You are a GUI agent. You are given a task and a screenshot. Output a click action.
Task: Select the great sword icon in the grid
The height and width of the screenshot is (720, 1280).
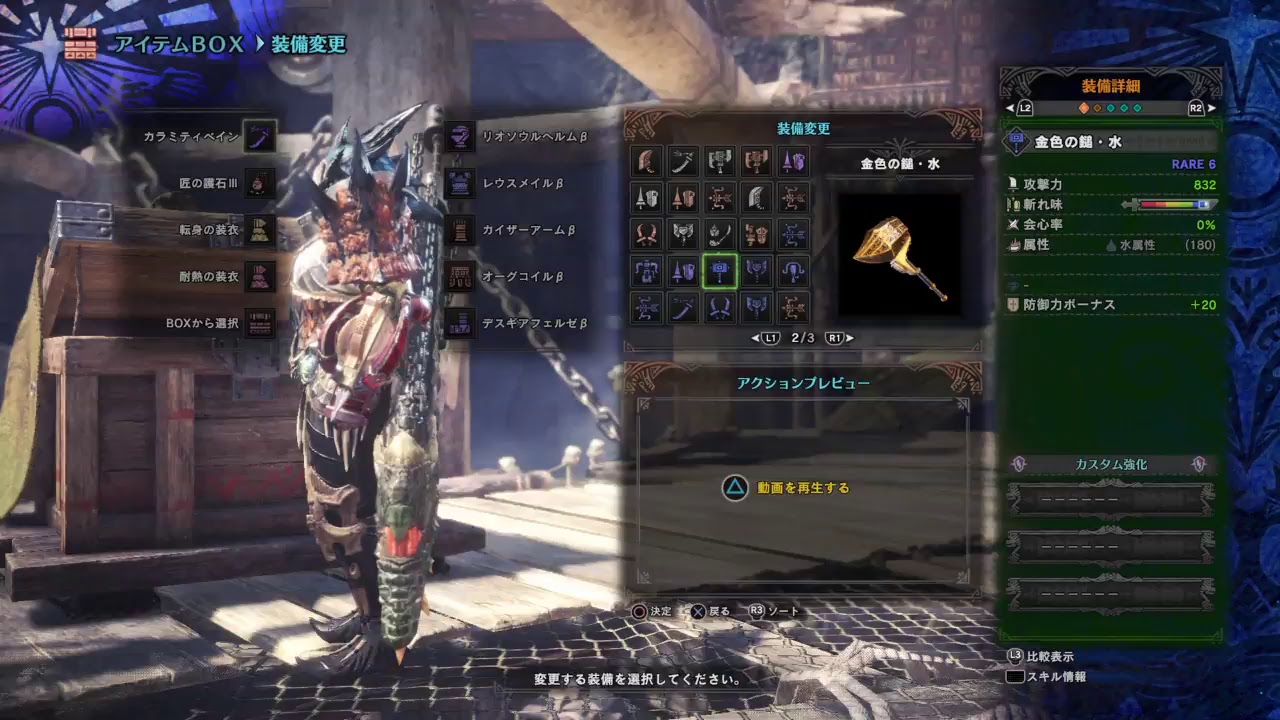(x=647, y=161)
